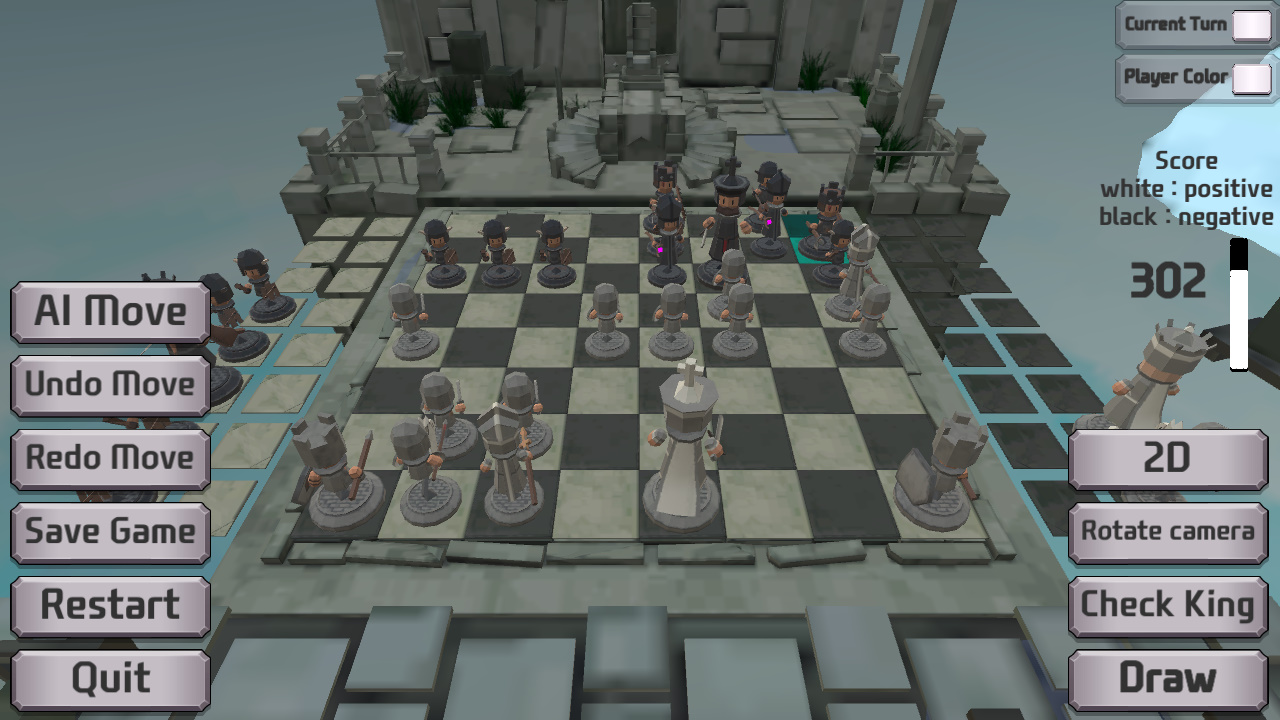Image resolution: width=1280 pixels, height=720 pixels.
Task: Click the Player Color indicator swatch
Action: tap(1252, 77)
